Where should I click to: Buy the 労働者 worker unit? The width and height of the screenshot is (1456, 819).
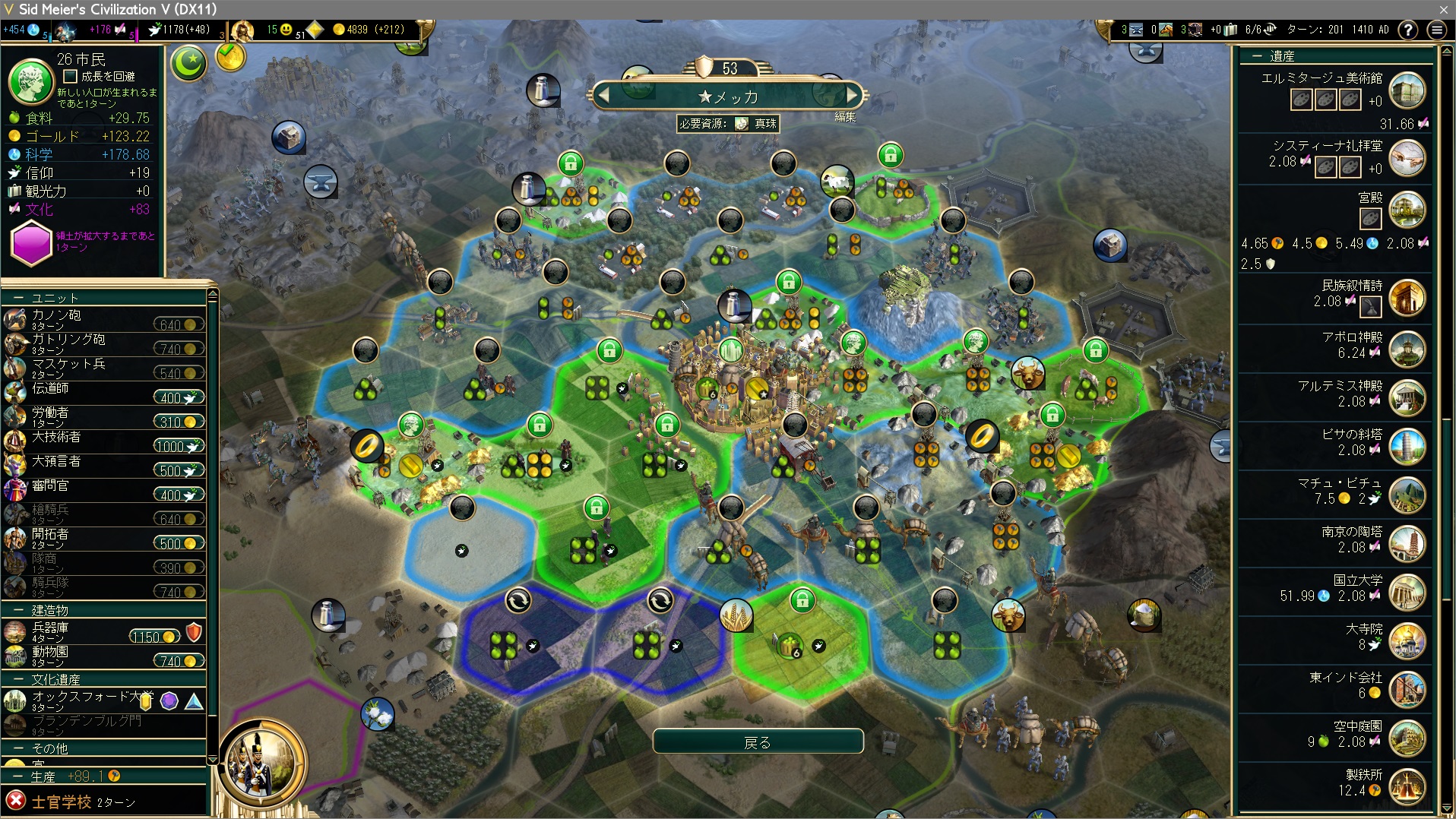179,422
